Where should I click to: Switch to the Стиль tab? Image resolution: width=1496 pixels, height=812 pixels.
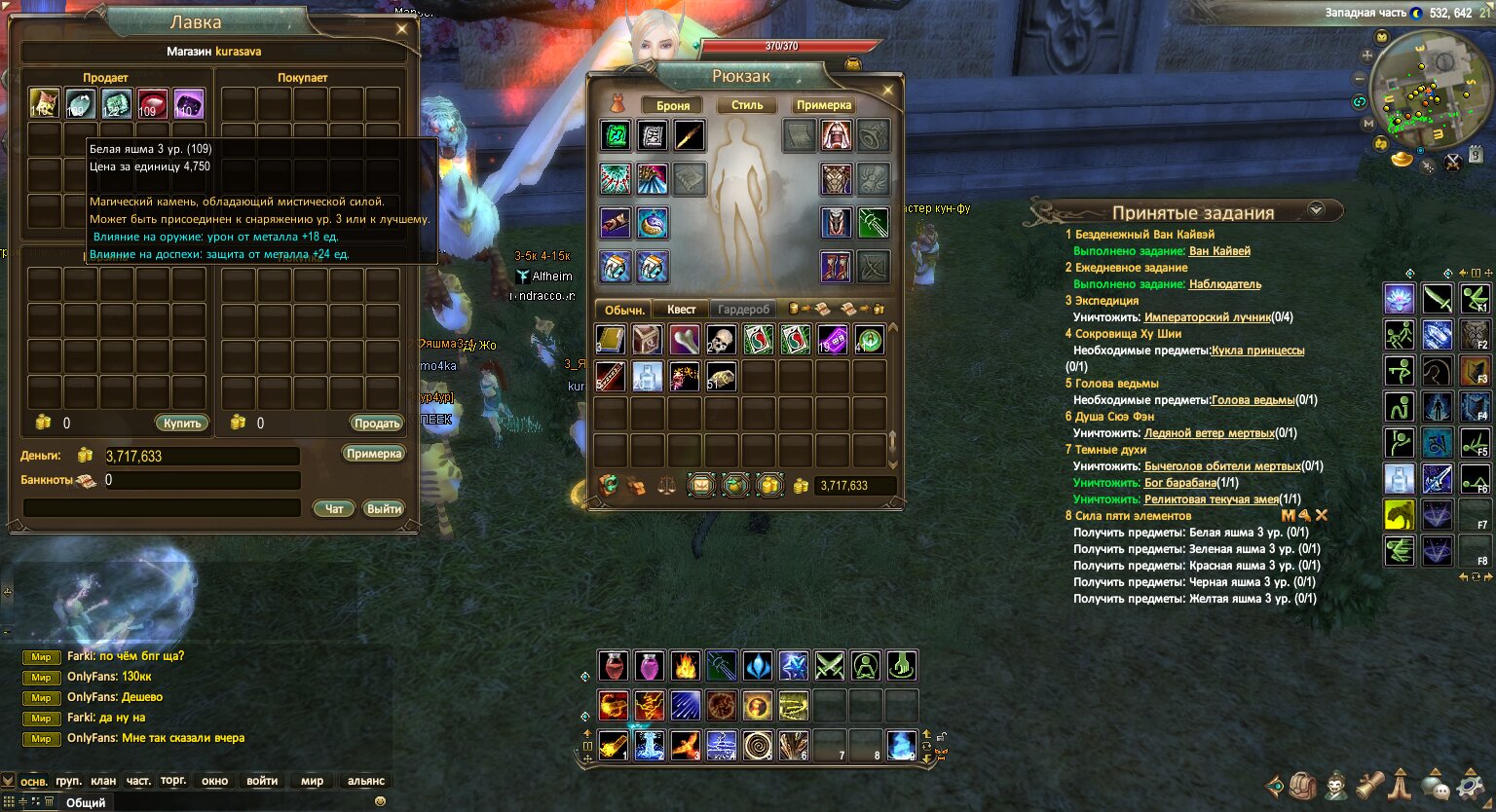click(747, 105)
